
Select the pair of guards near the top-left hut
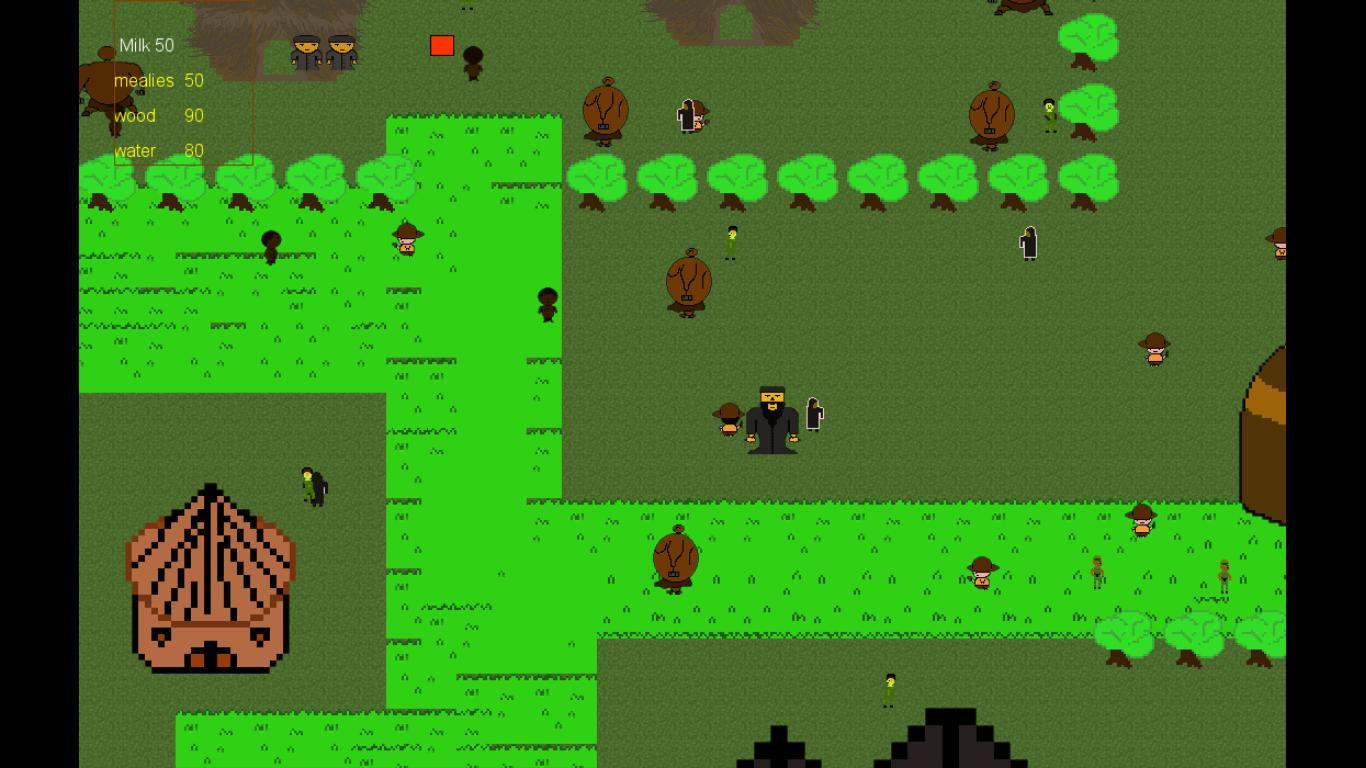322,48
